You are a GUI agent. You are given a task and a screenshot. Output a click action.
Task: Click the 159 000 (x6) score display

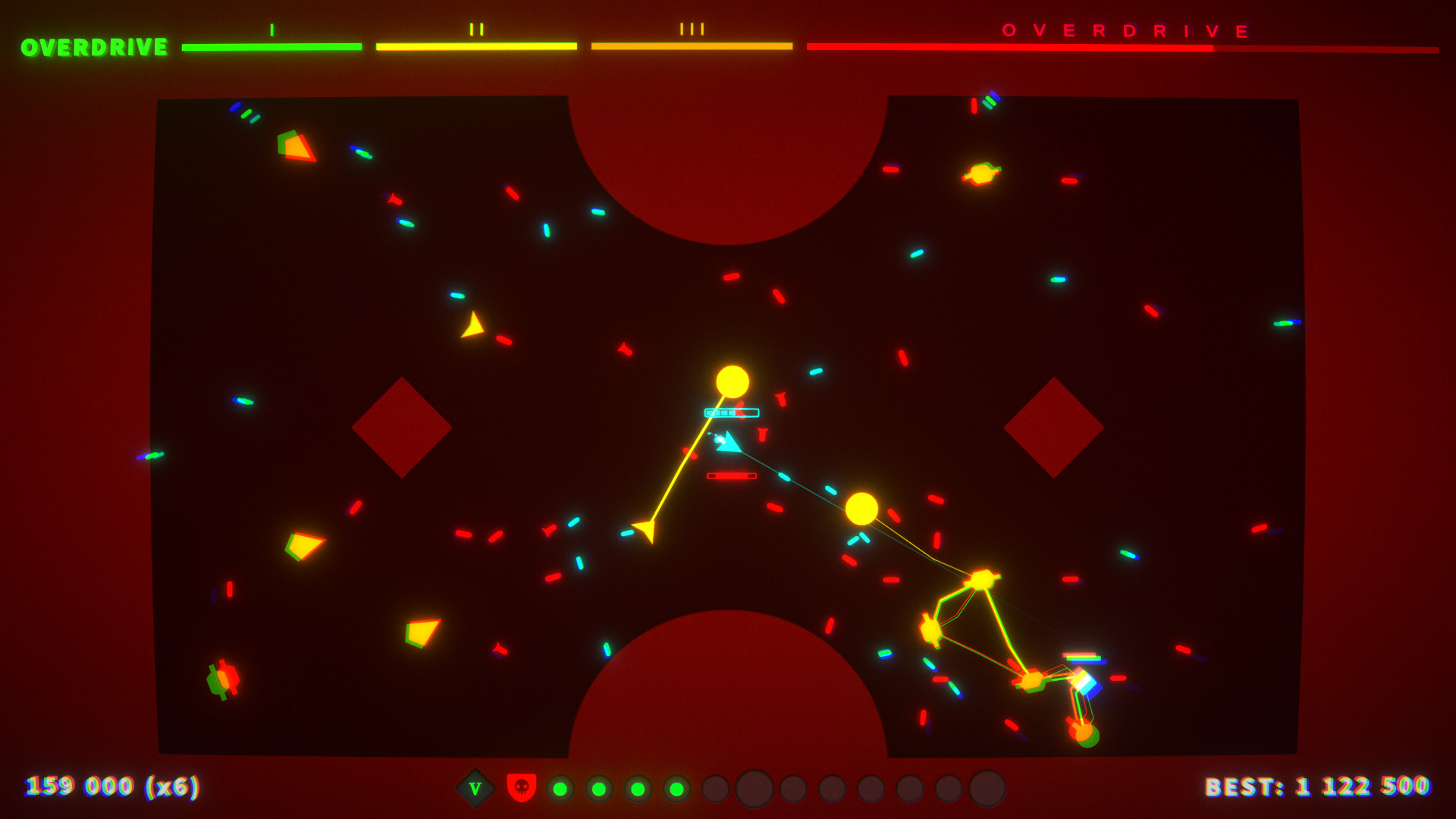coord(111,789)
